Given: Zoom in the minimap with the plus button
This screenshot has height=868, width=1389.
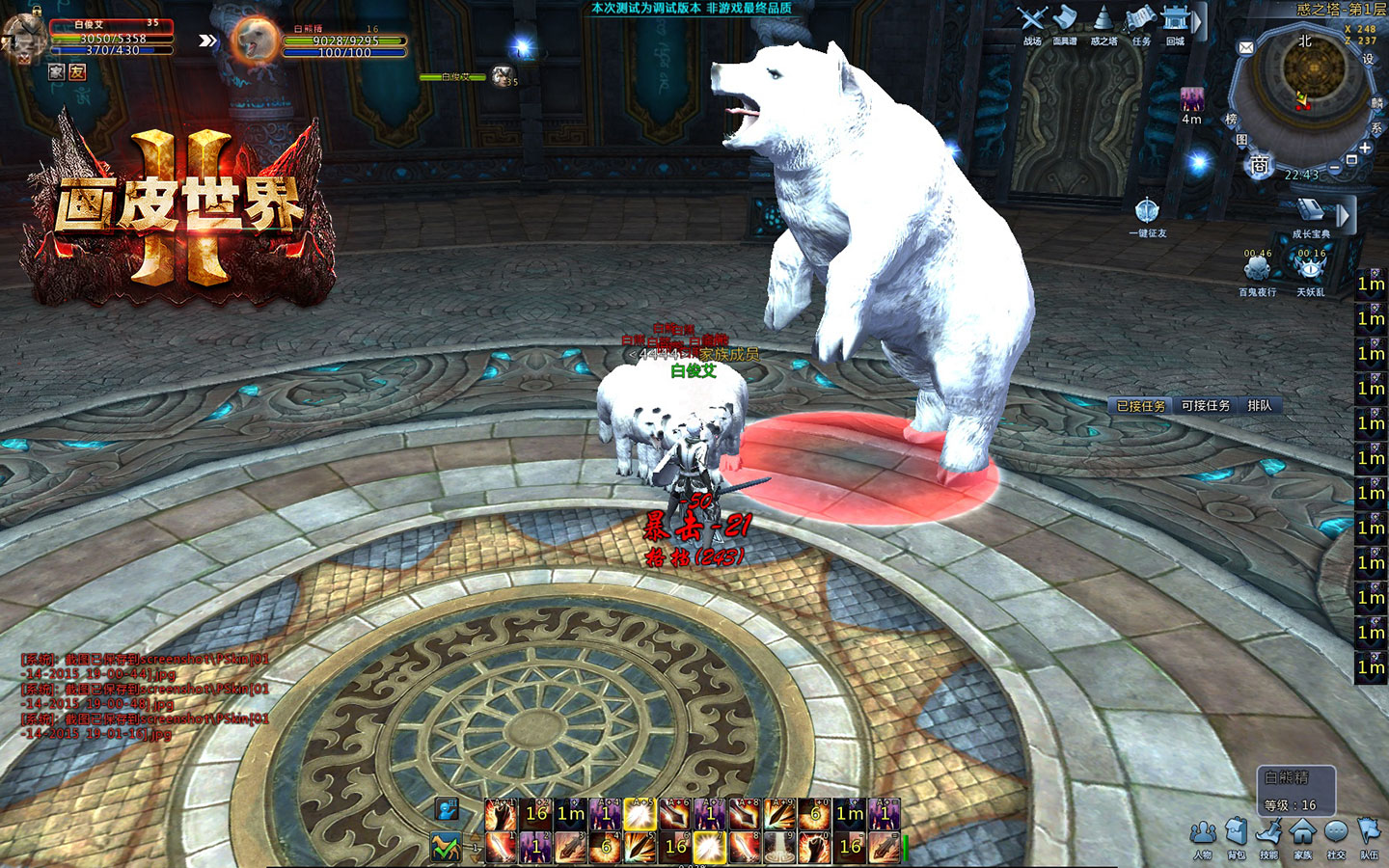Looking at the screenshot, I should 1365,148.
